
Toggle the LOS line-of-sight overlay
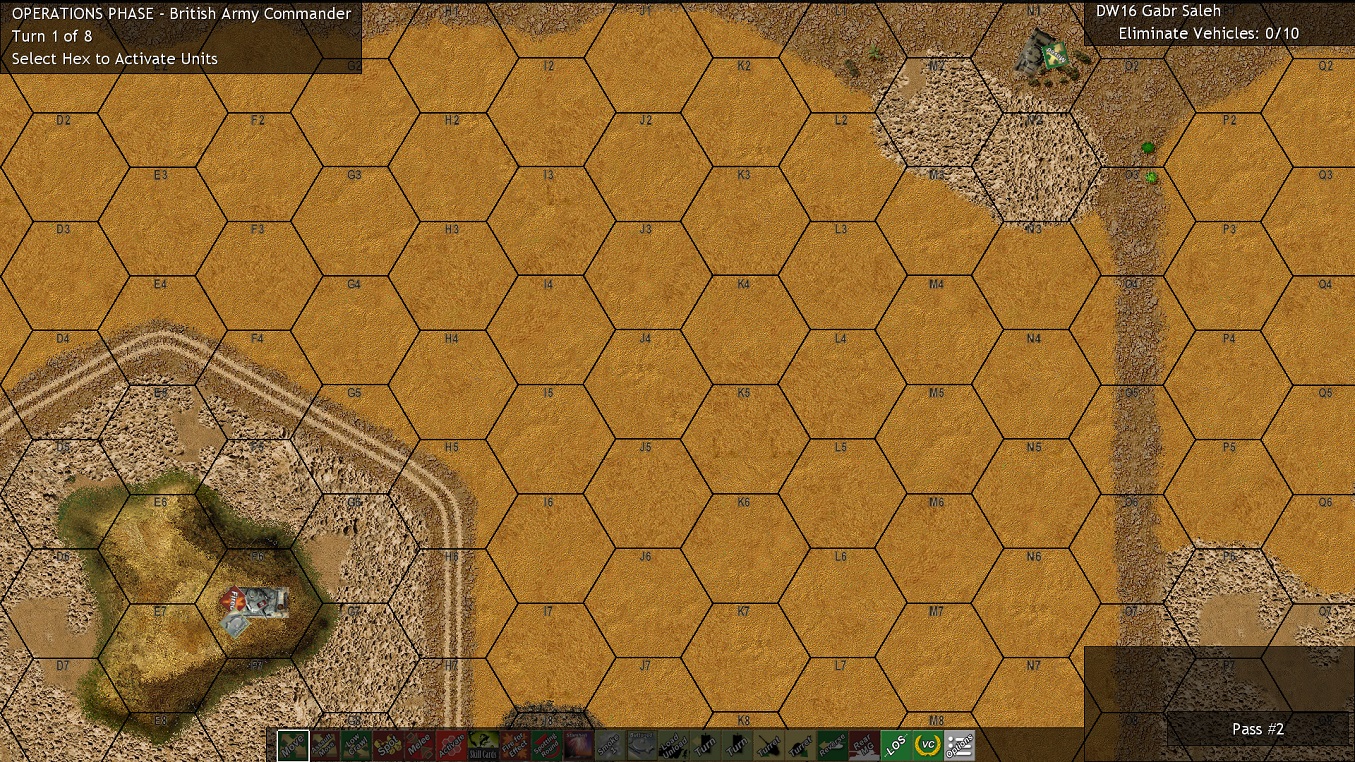click(897, 745)
